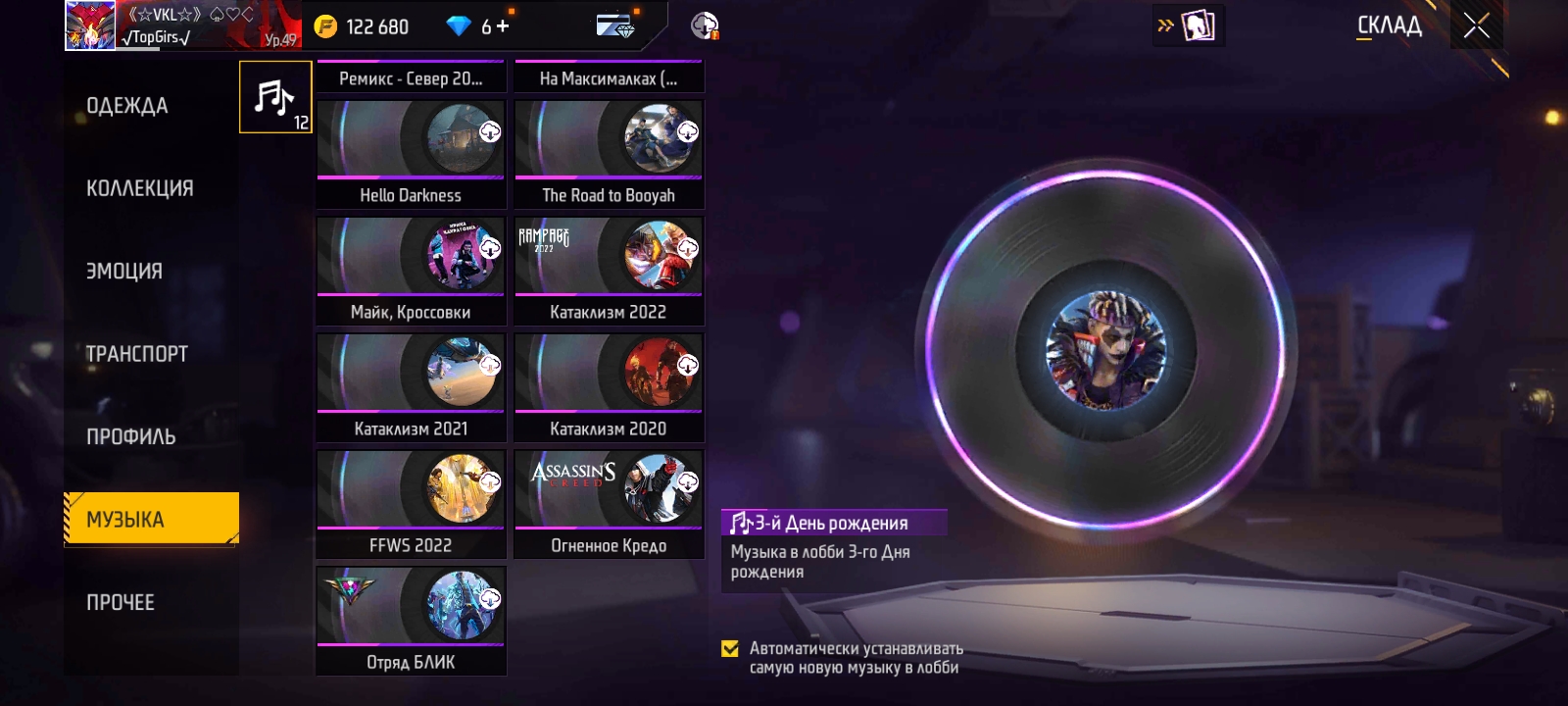Choose the Огненное Кредо music track

click(609, 503)
